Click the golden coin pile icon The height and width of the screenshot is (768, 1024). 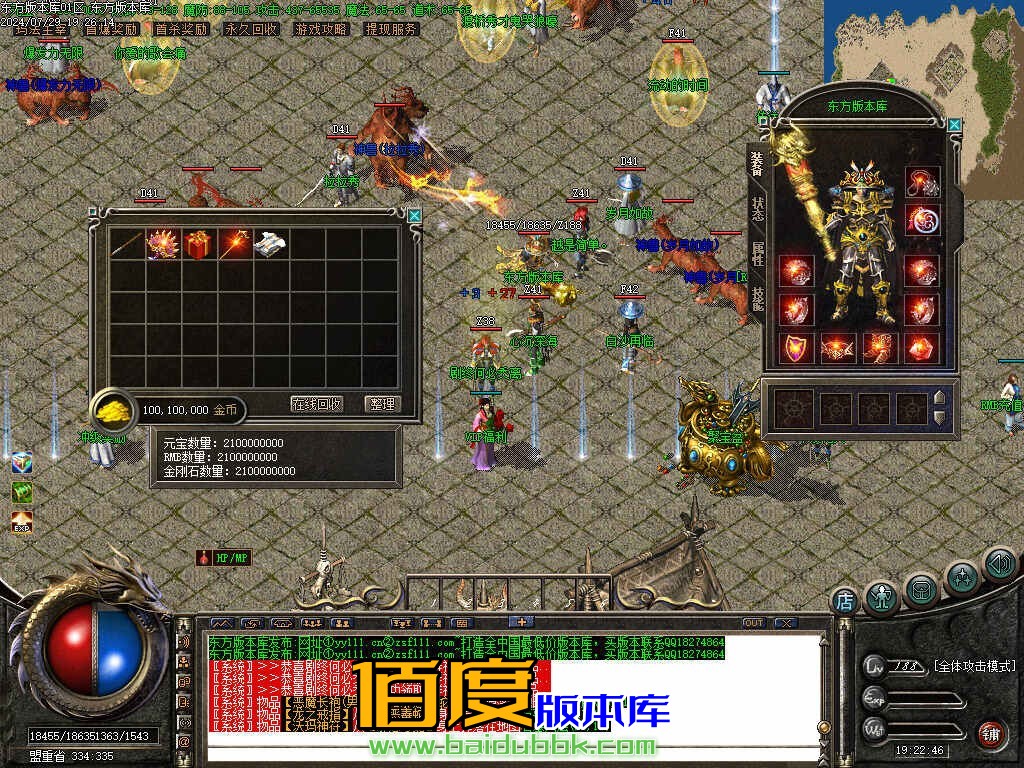pos(112,410)
